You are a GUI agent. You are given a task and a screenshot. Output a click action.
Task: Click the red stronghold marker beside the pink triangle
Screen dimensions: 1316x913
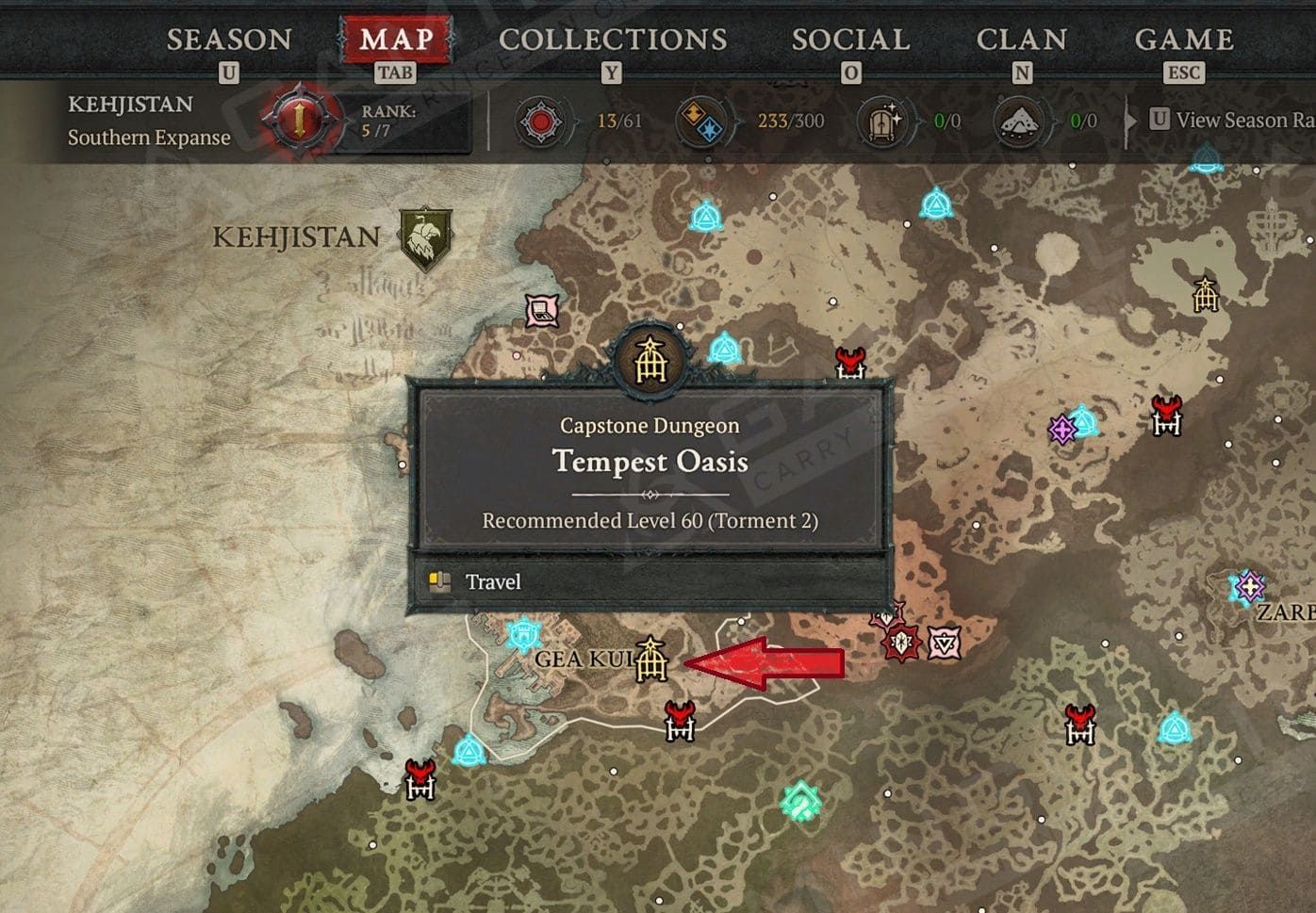coord(901,642)
